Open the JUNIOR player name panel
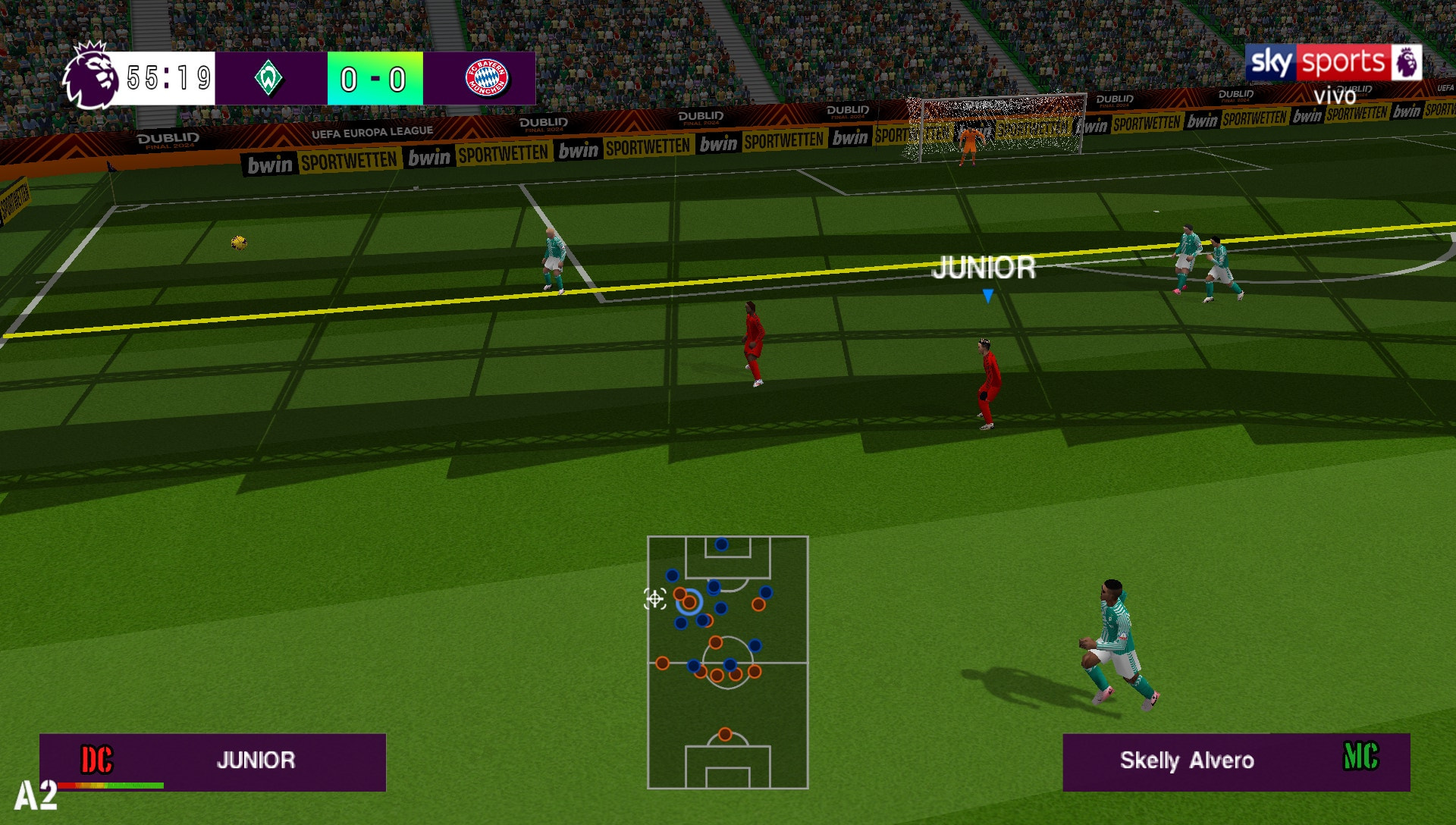This screenshot has height=825, width=1456. pos(212,761)
